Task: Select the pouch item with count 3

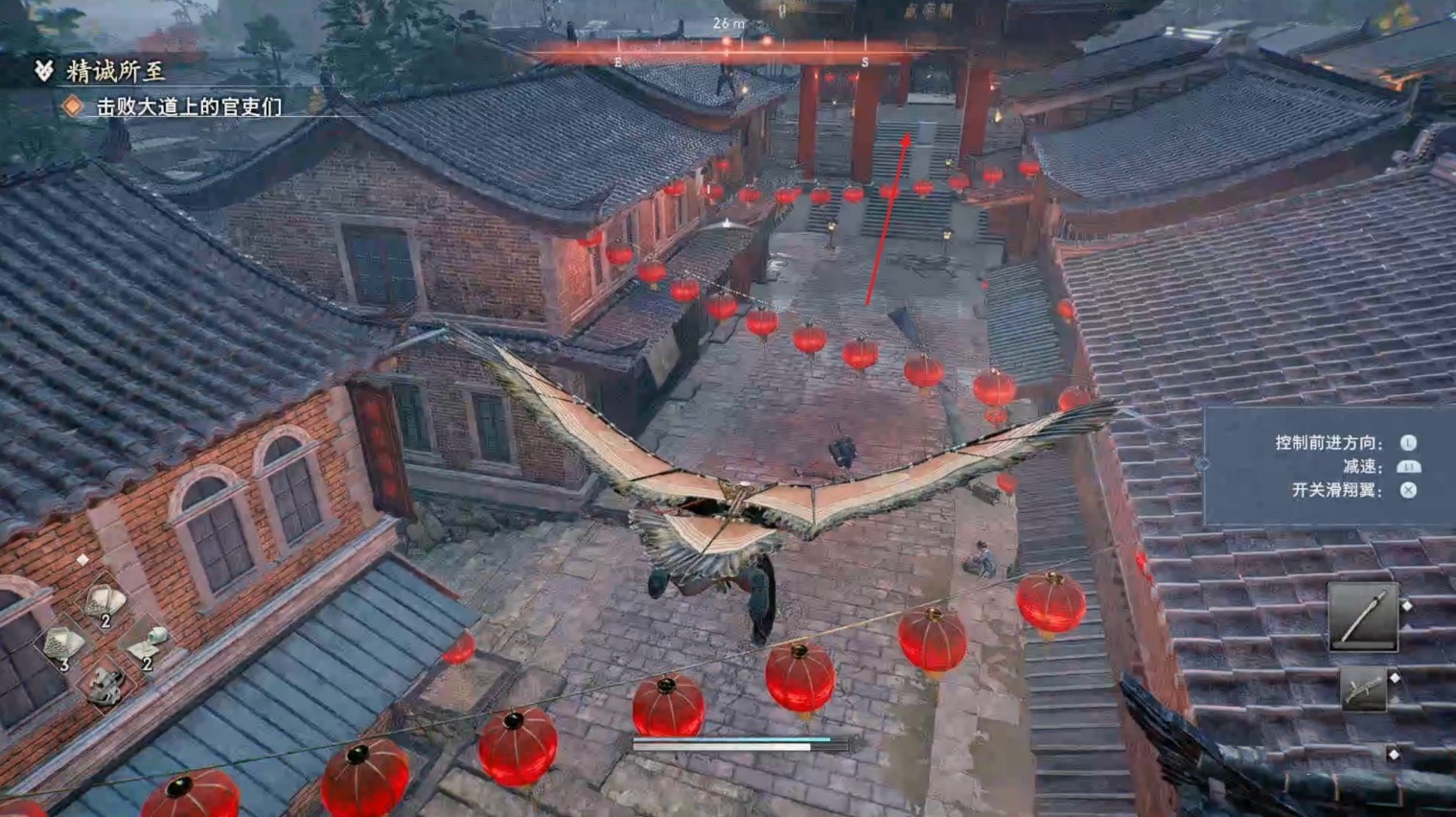Action: [x=62, y=644]
